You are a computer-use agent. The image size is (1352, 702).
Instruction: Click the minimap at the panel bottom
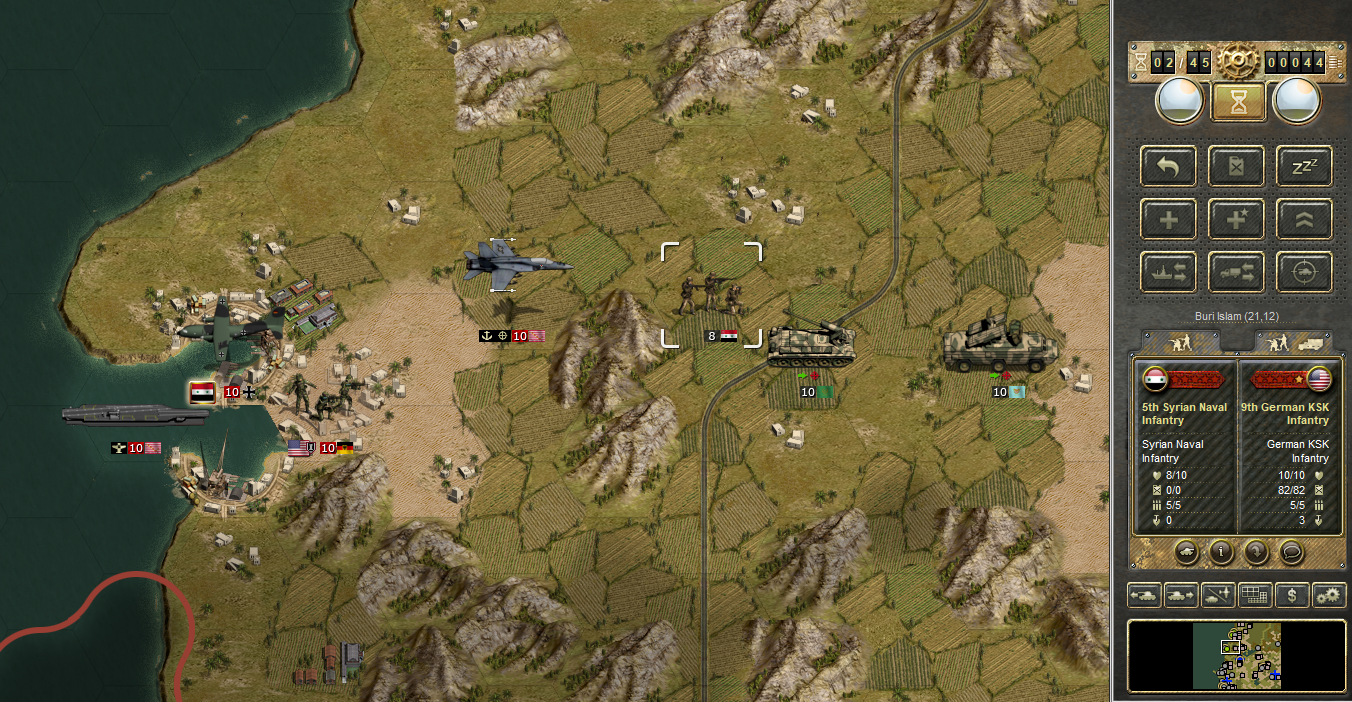[x=1237, y=656]
